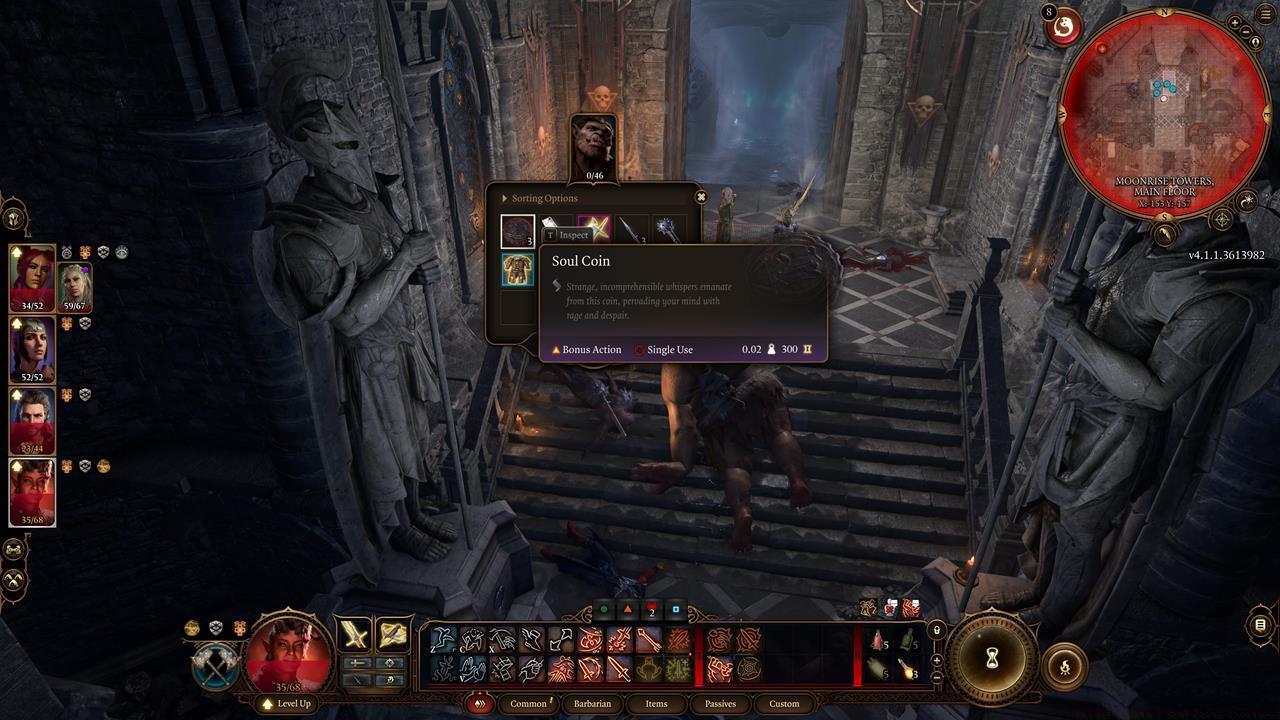1280x720 pixels.
Task: Click the dual-axes weapon set icon
Action: [215, 666]
